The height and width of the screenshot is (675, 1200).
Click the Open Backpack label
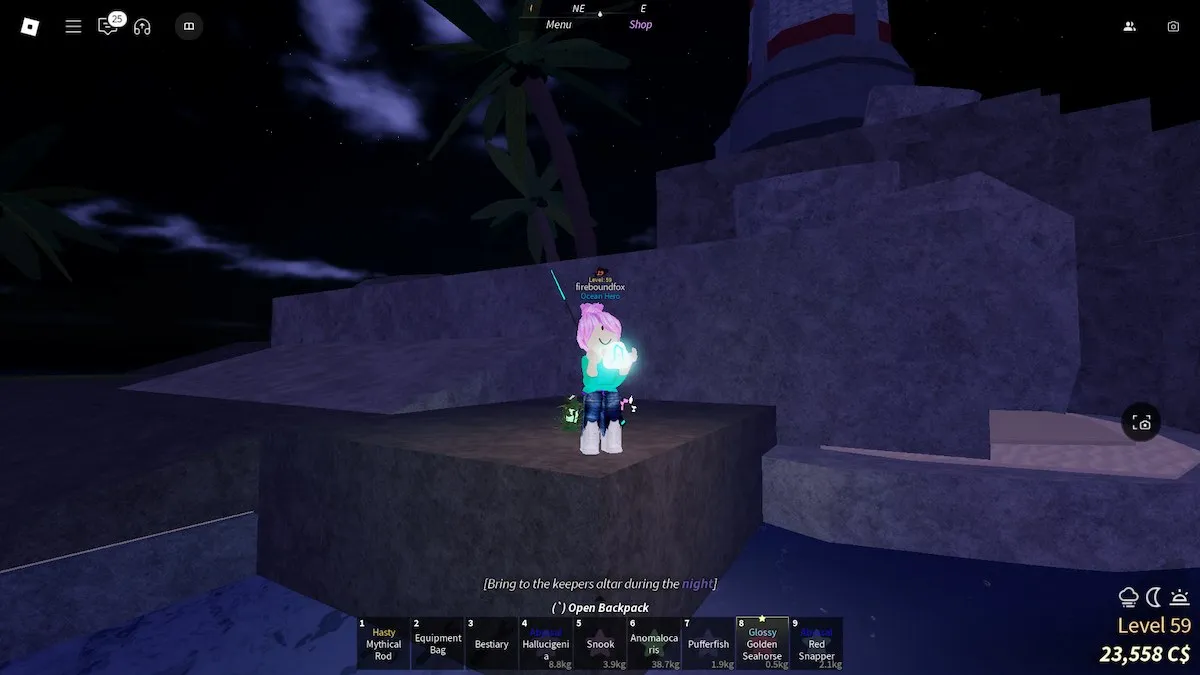[x=600, y=608]
